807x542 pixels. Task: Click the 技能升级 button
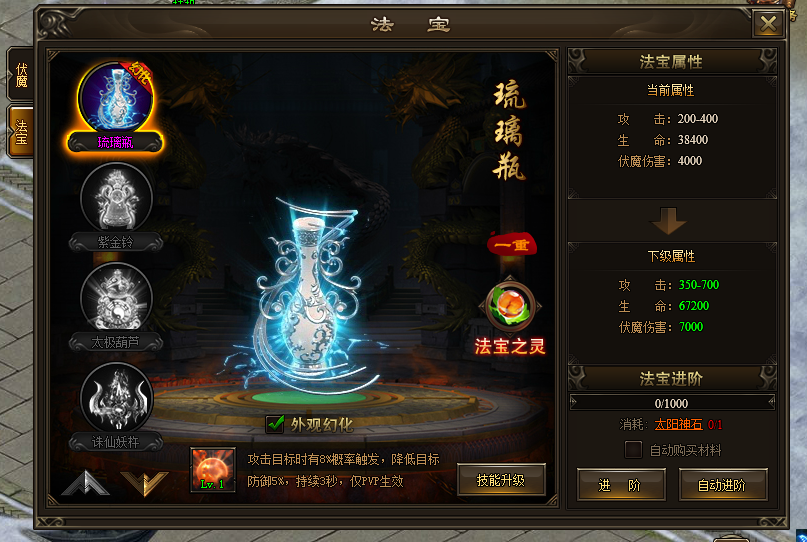click(501, 480)
